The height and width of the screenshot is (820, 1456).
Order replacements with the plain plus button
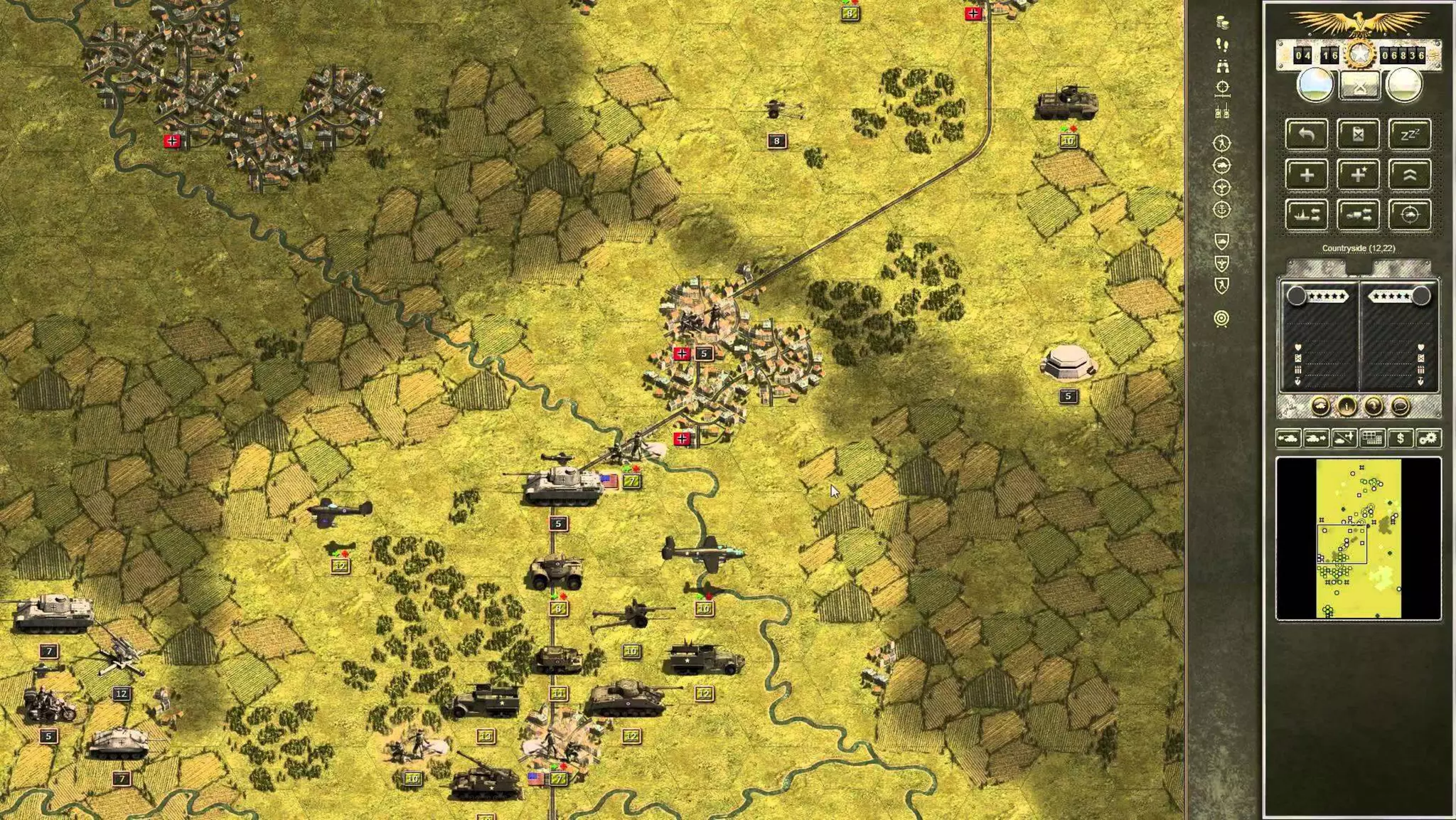click(1307, 175)
